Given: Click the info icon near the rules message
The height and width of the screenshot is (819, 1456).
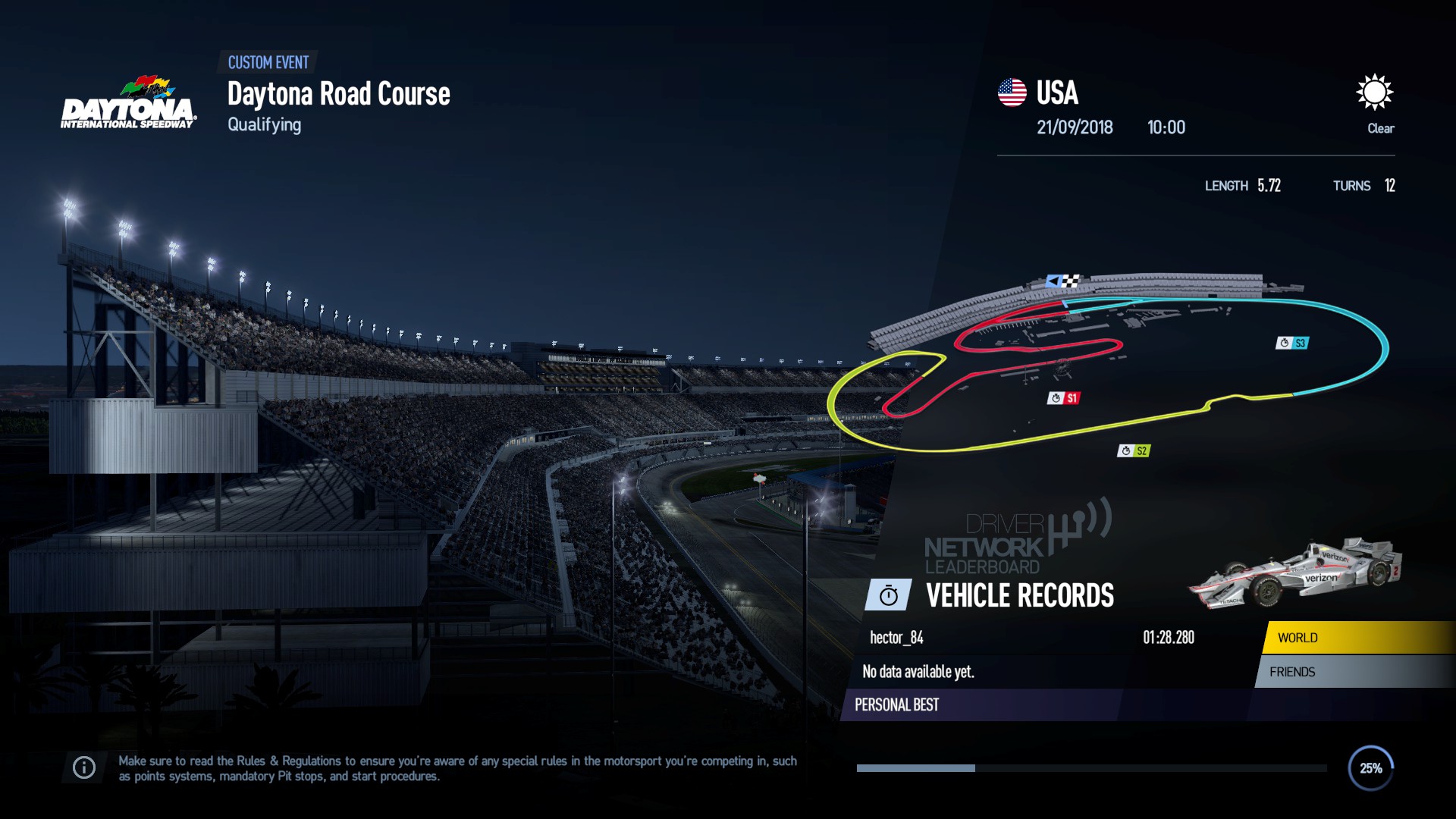Looking at the screenshot, I should (83, 767).
